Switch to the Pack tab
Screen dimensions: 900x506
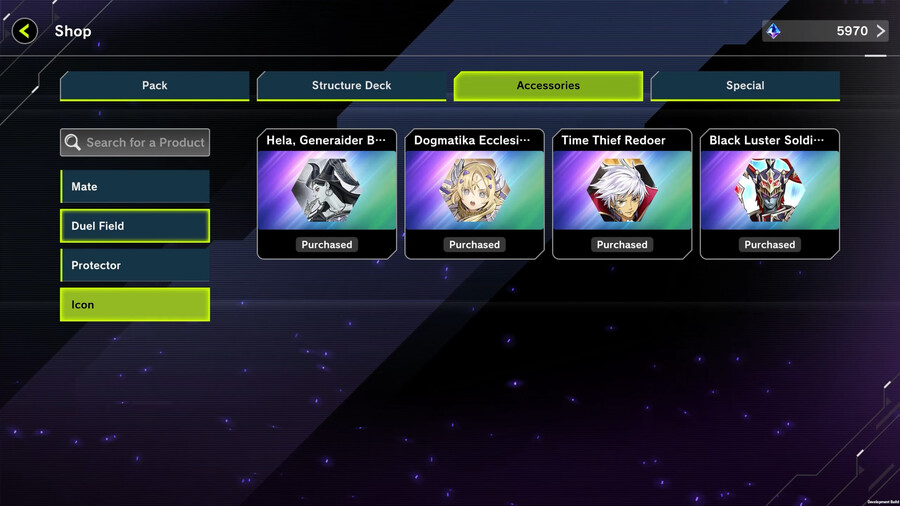click(154, 86)
